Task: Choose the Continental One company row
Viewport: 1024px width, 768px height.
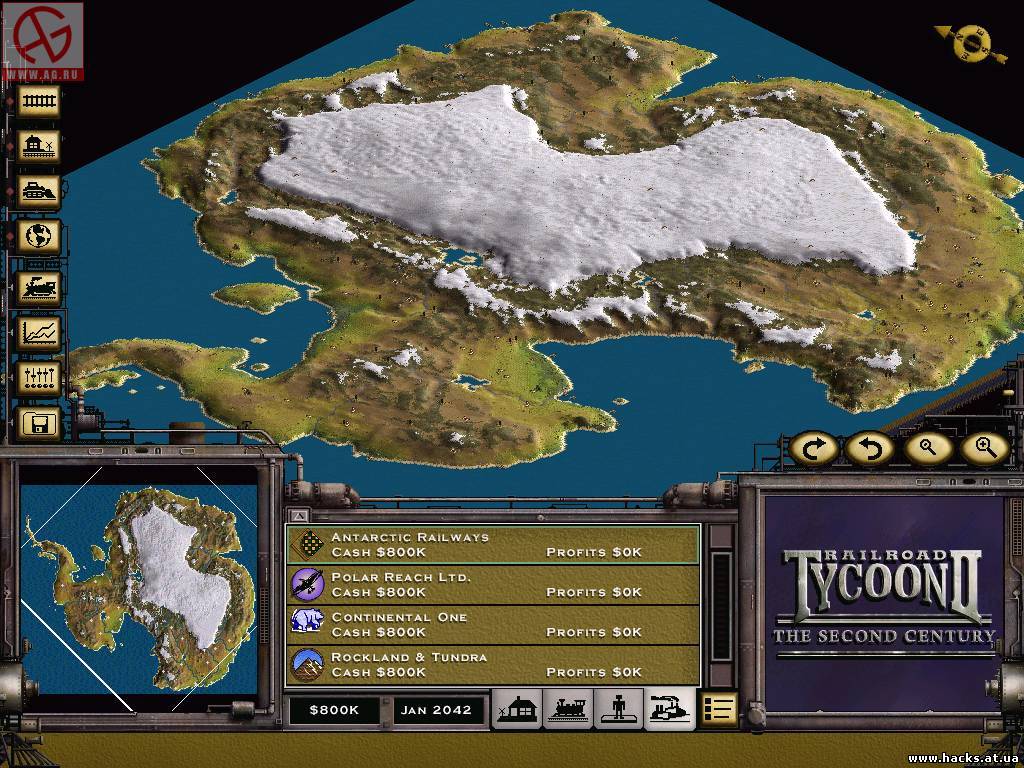Action: (x=494, y=624)
